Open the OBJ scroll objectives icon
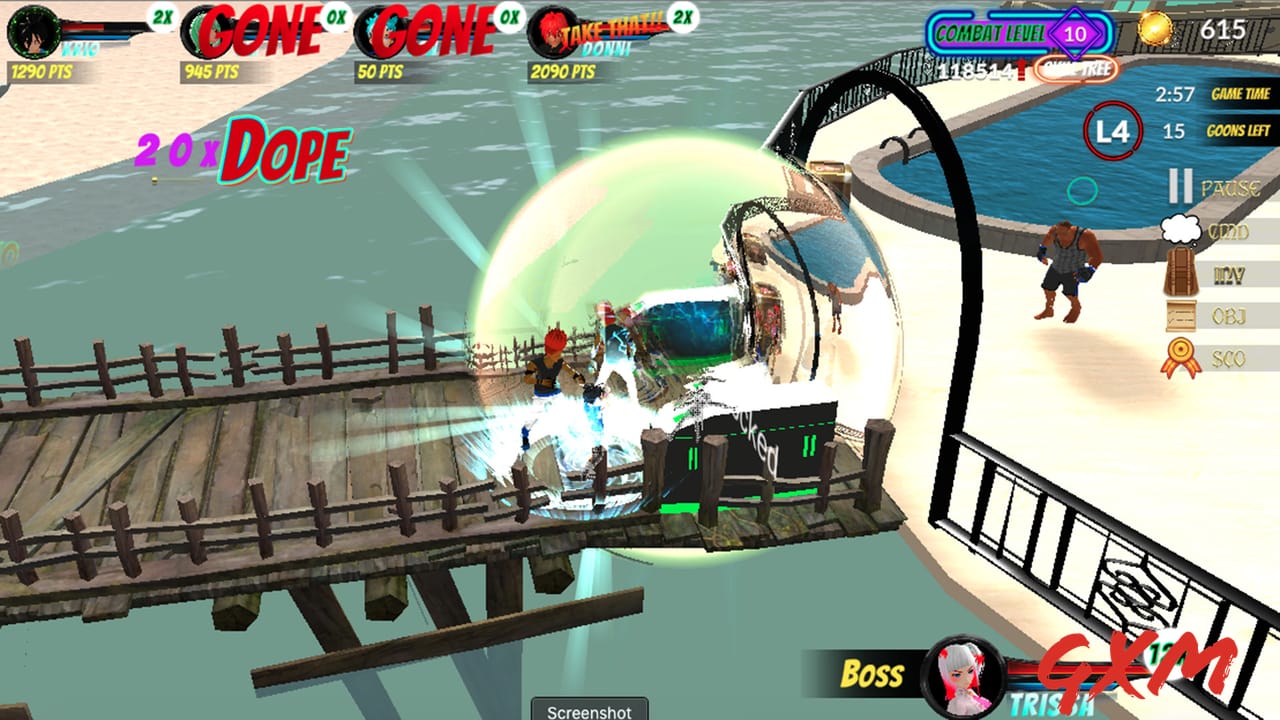Image resolution: width=1280 pixels, height=720 pixels. (1179, 314)
